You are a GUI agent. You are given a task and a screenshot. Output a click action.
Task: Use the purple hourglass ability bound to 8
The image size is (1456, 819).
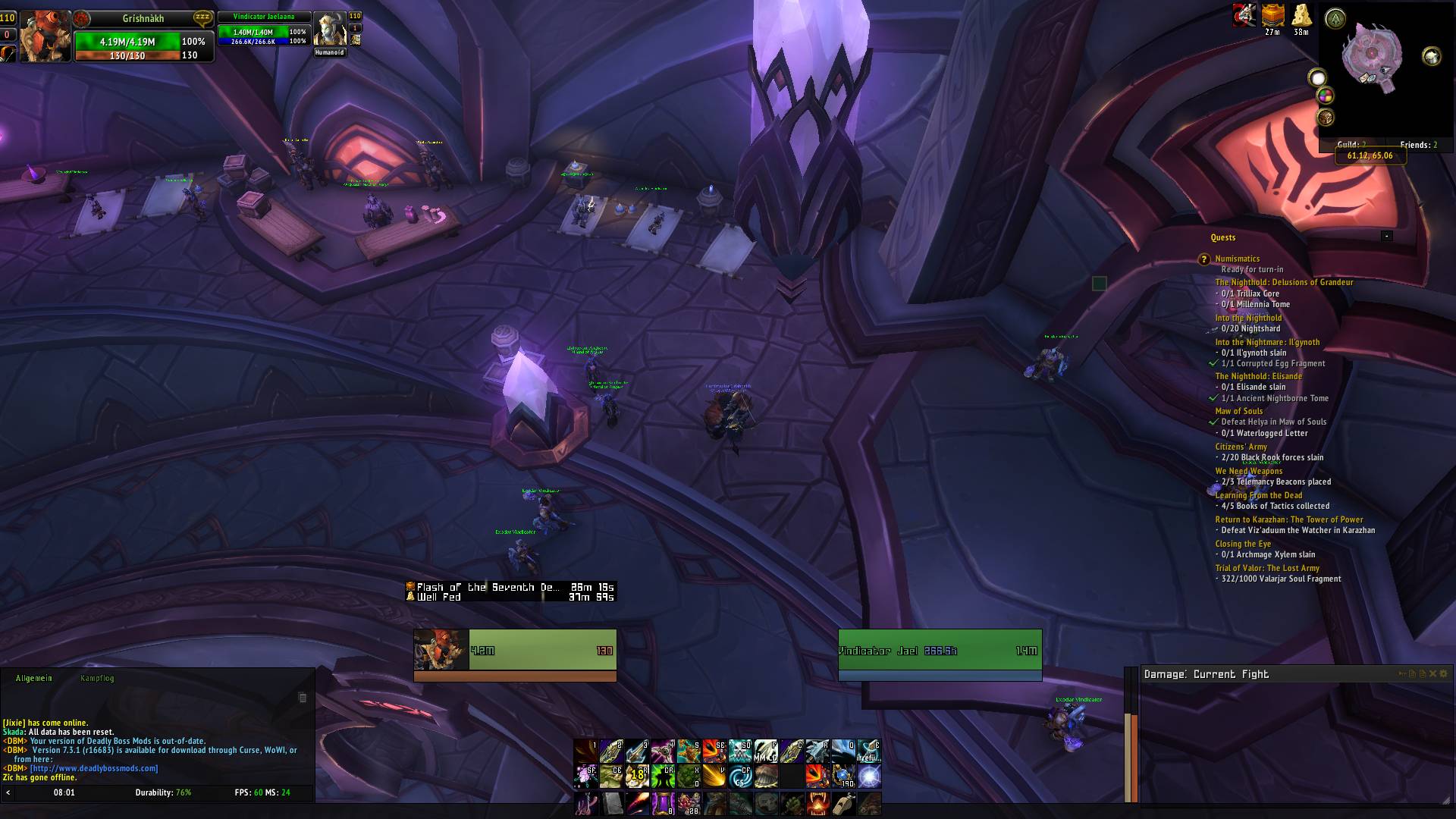click(x=664, y=803)
